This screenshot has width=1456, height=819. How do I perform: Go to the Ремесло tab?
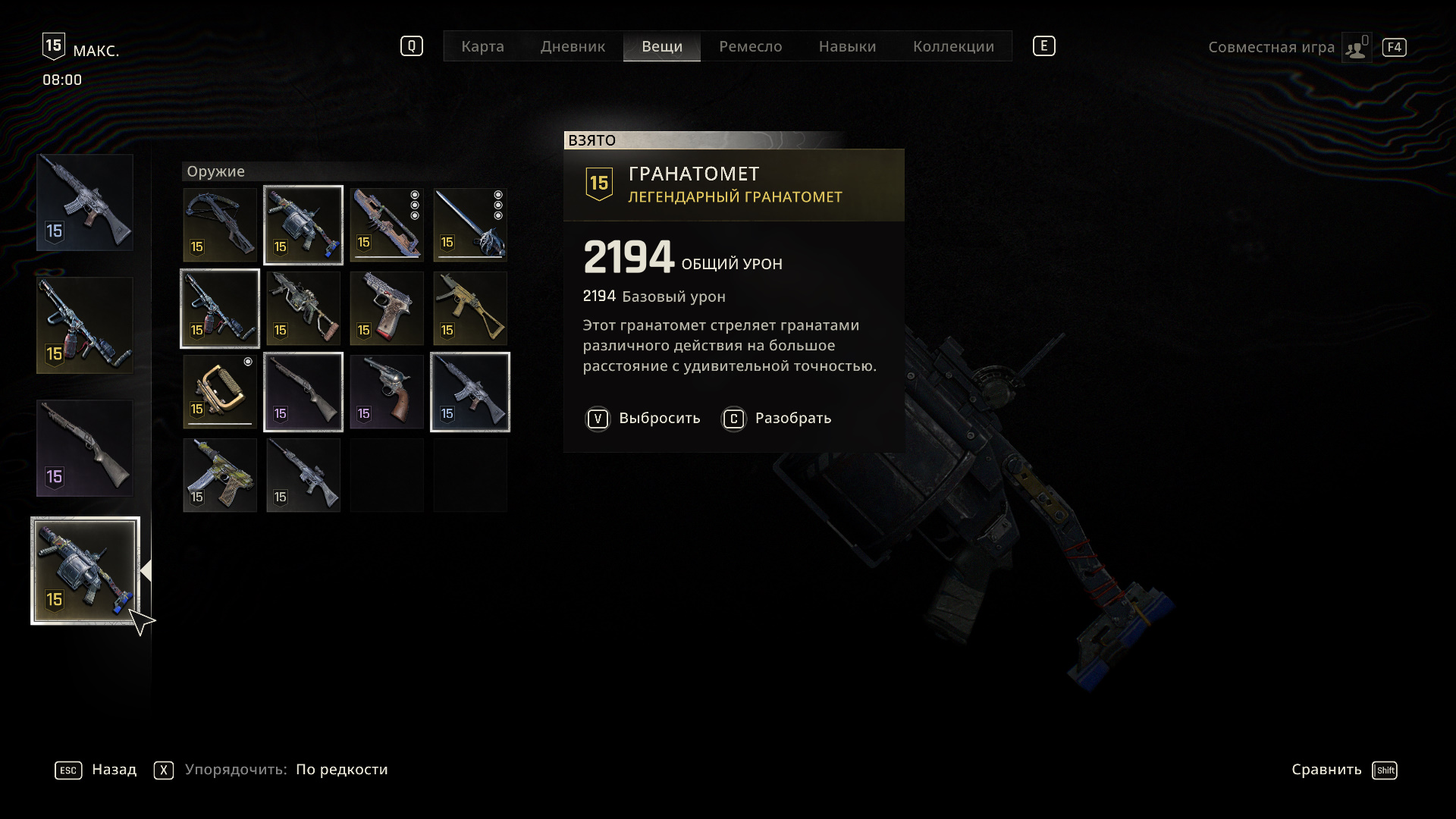(x=750, y=46)
